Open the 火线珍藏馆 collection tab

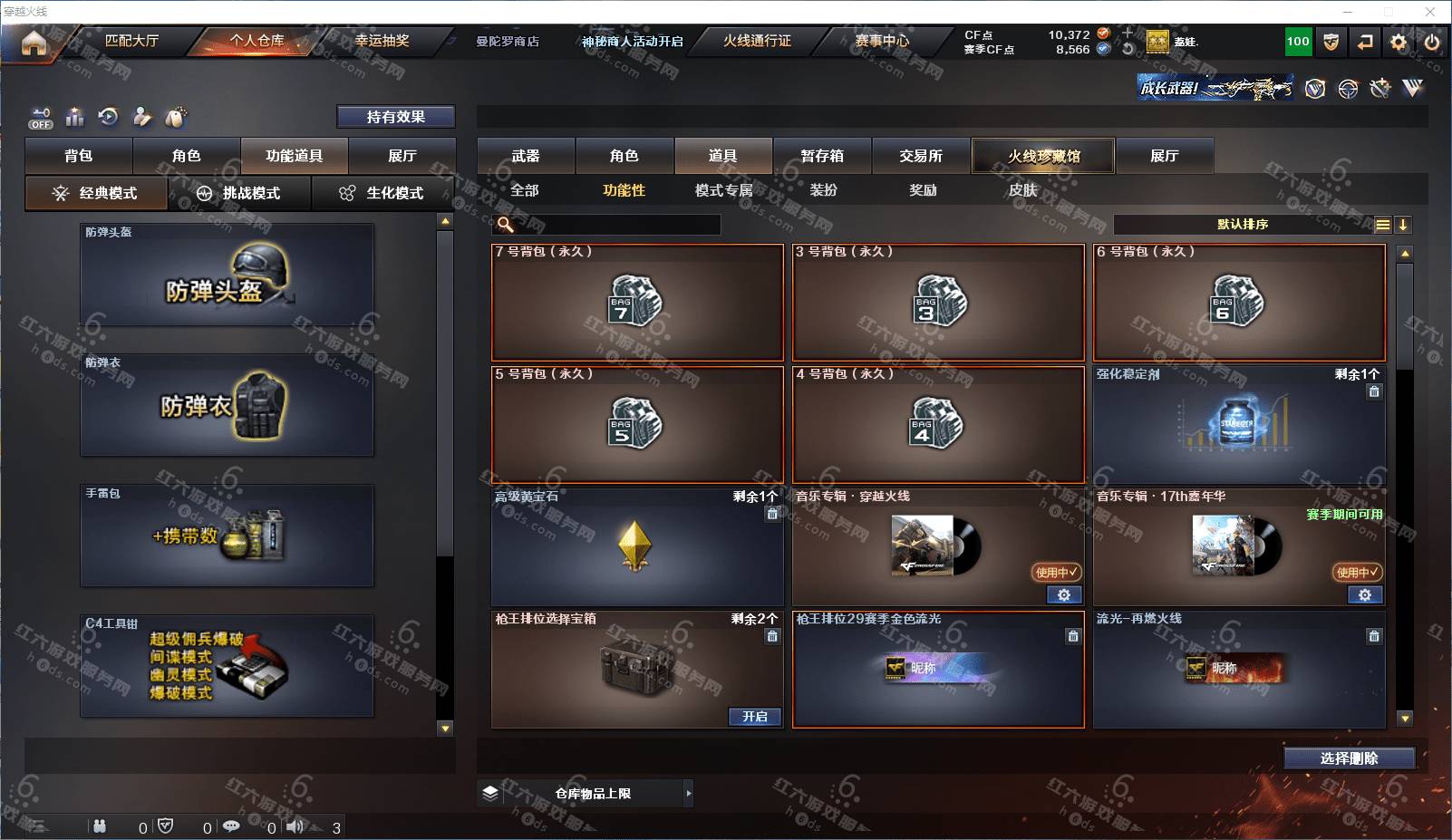pyautogui.click(x=1043, y=156)
